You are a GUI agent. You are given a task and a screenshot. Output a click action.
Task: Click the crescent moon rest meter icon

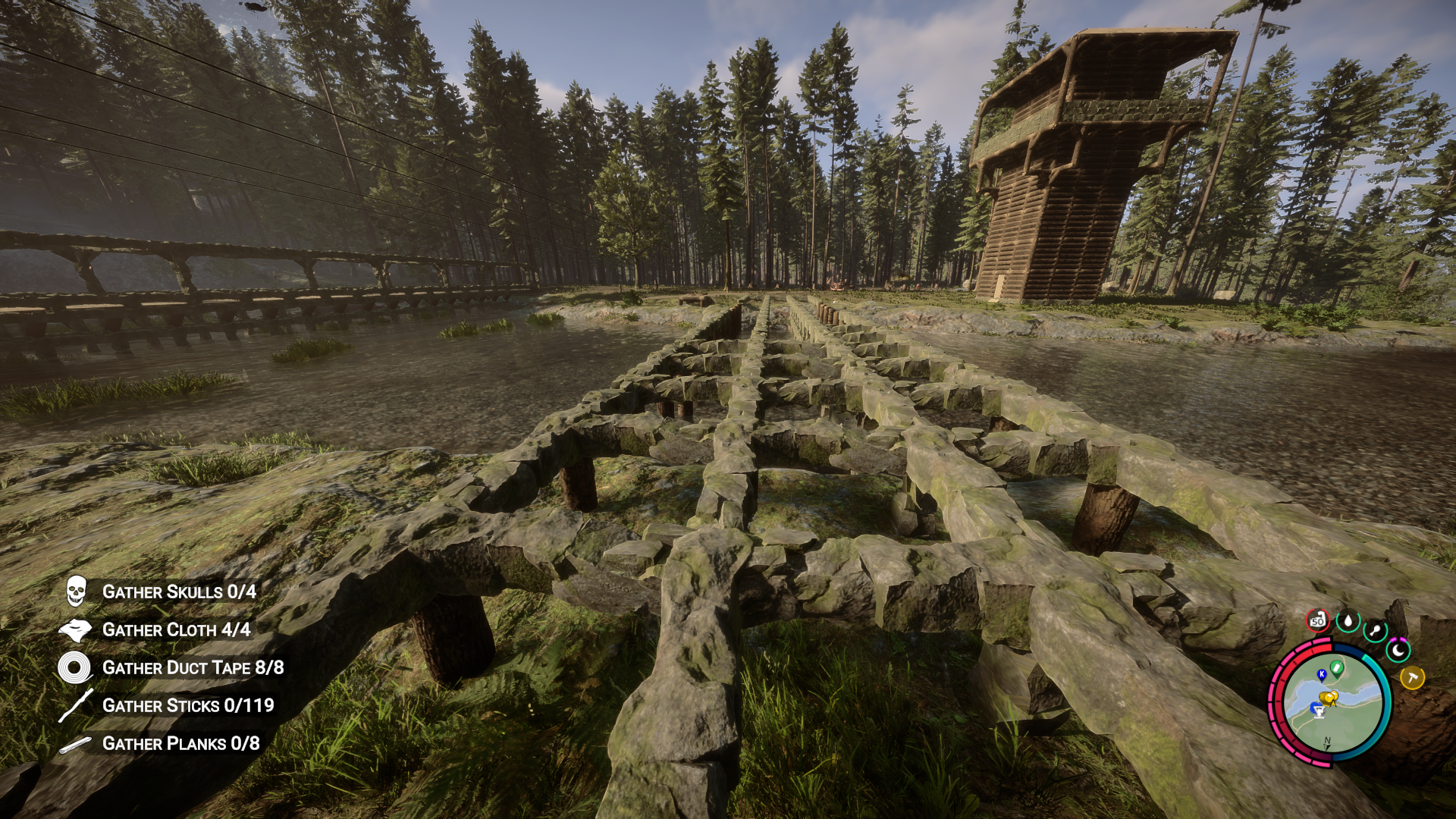click(x=1398, y=650)
